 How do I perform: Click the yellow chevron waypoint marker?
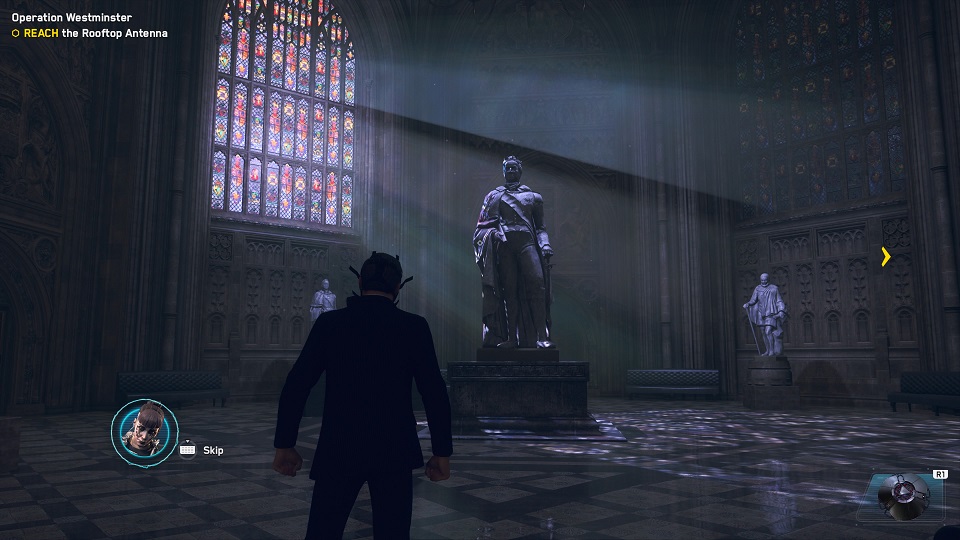click(886, 257)
